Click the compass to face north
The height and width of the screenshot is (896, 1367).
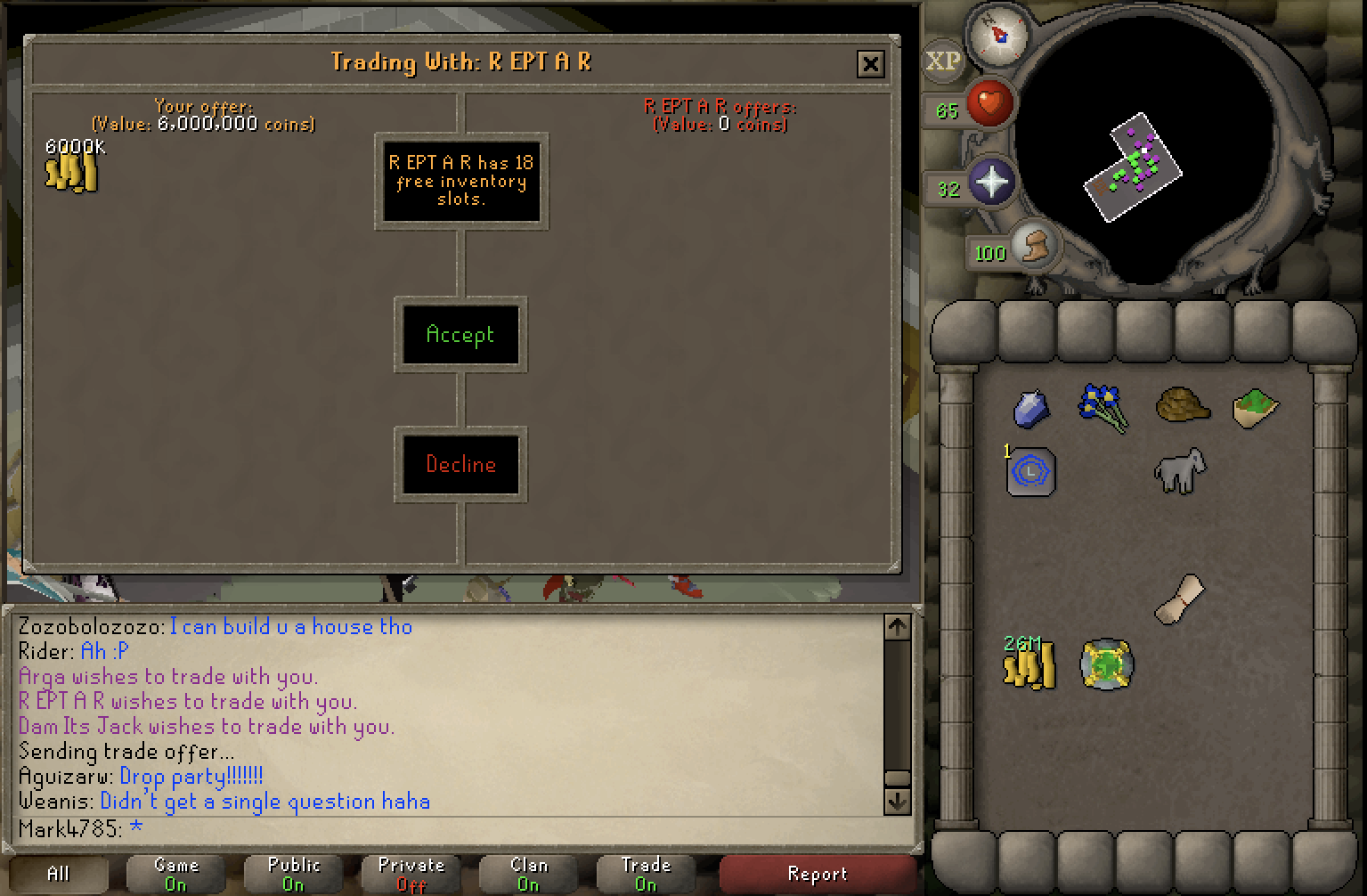point(998,37)
